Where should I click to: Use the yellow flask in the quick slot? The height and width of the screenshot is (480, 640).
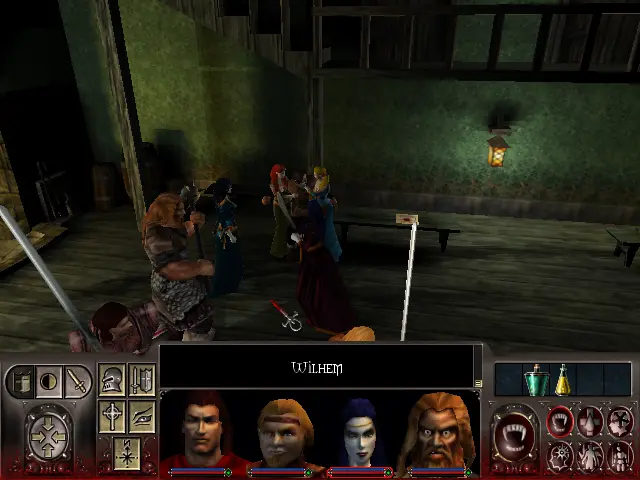563,380
